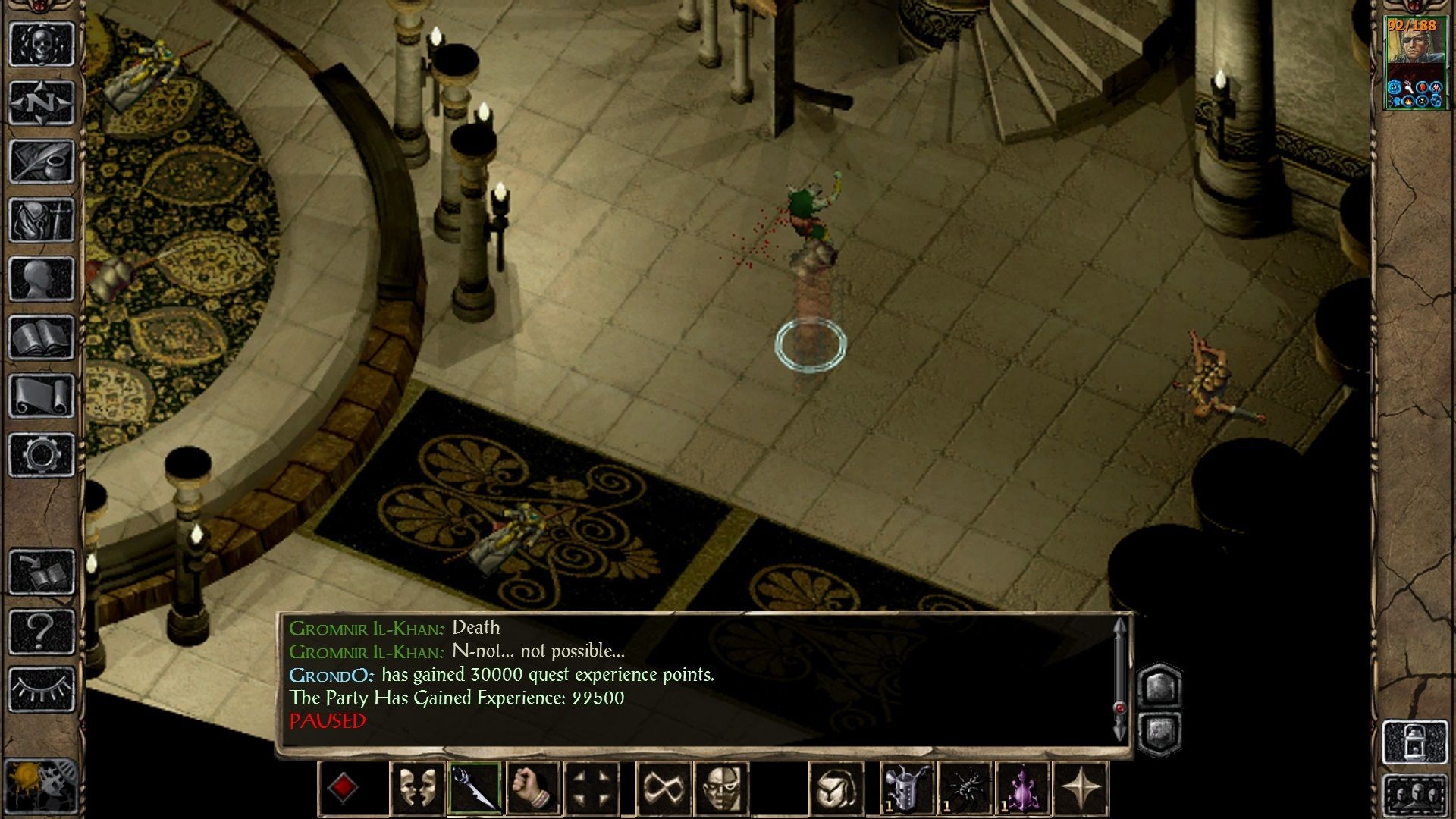
Task: Open the mage spellbook
Action: point(42,337)
